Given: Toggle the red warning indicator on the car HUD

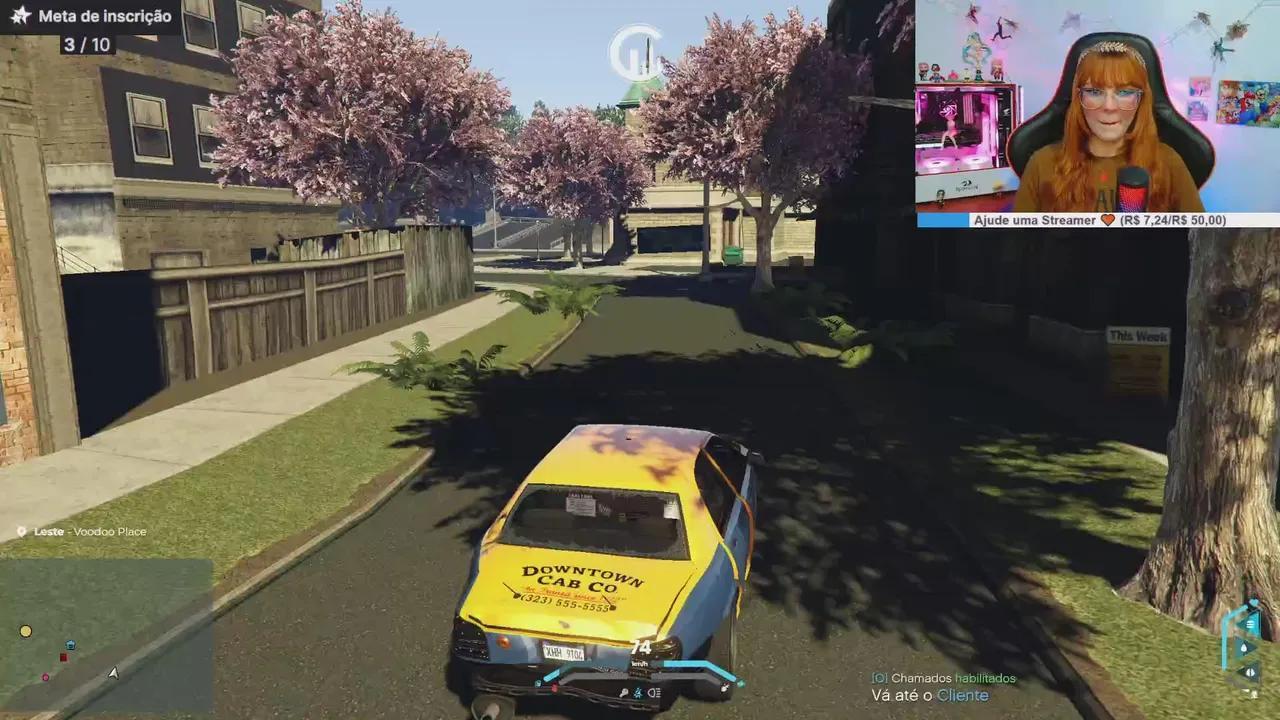Looking at the screenshot, I should pyautogui.click(x=555, y=686).
